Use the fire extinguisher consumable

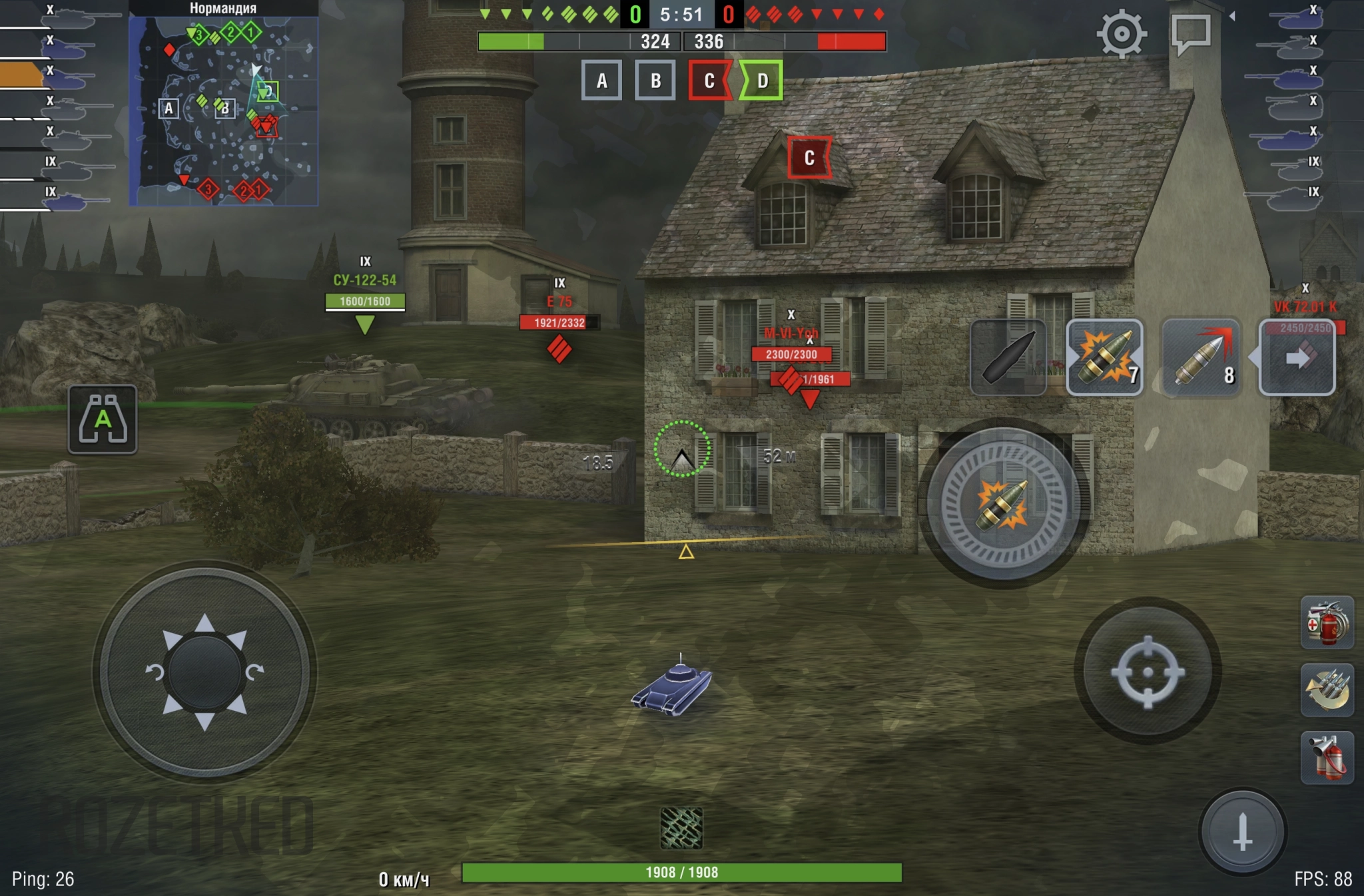1327,758
